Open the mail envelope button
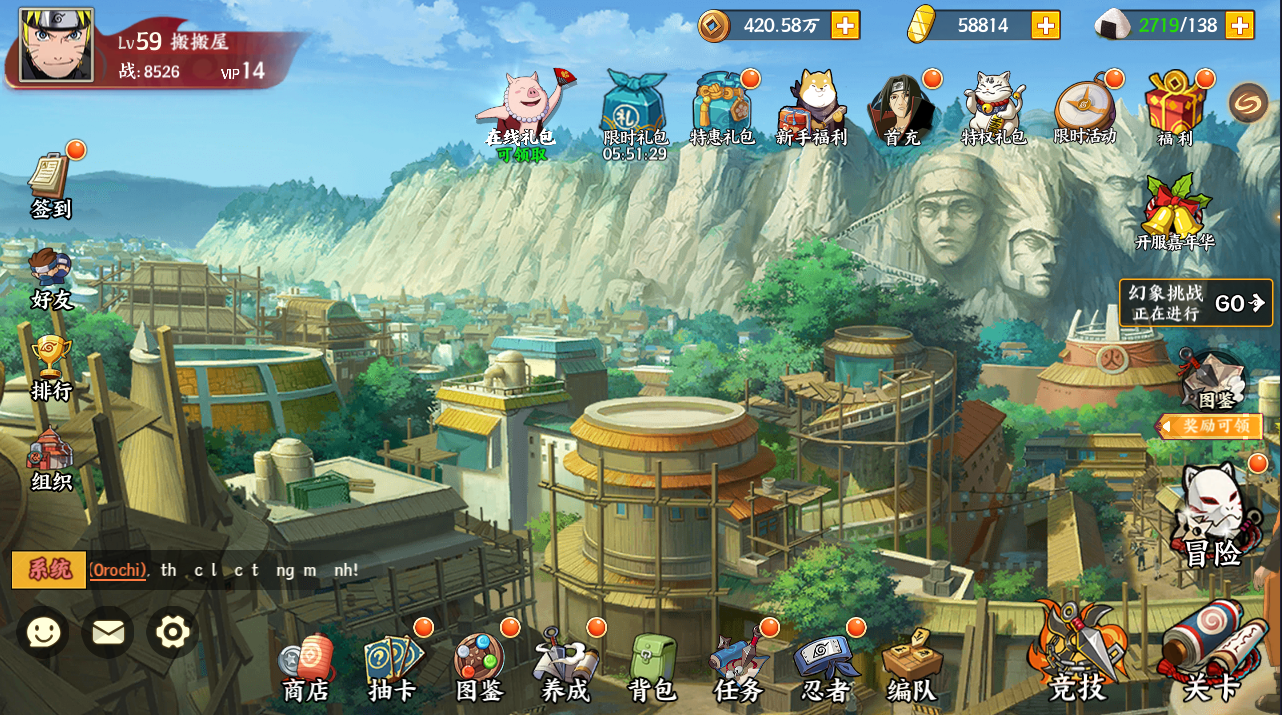This screenshot has width=1282, height=715. [108, 632]
